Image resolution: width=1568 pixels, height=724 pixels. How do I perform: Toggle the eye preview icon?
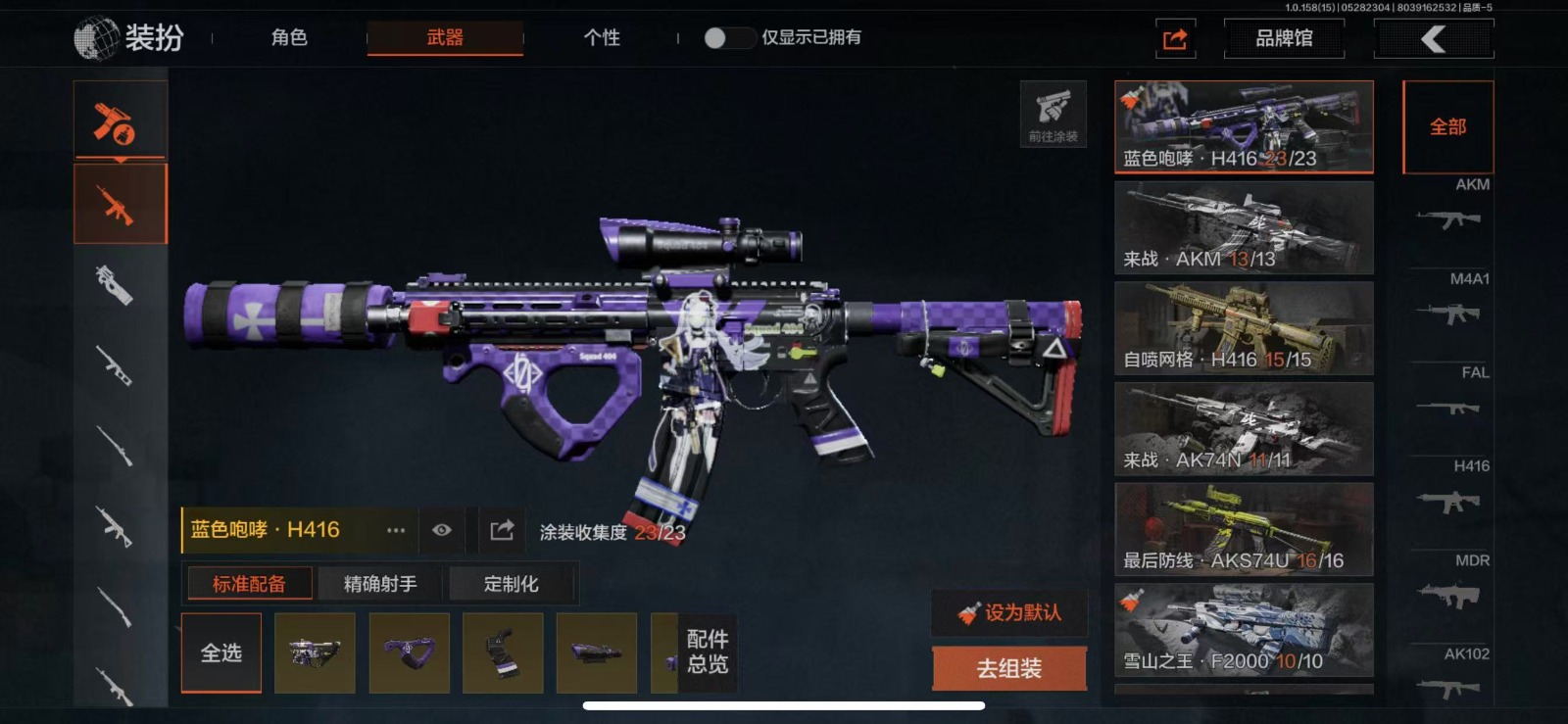442,530
